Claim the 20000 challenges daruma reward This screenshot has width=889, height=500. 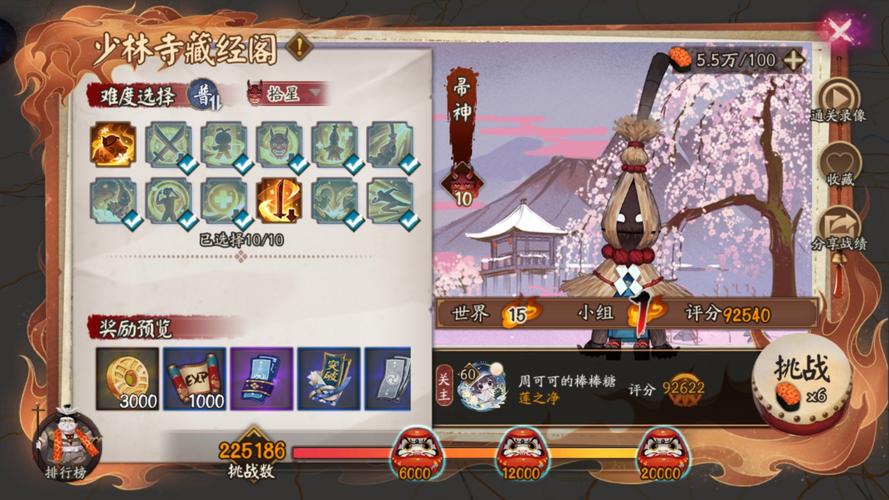coord(662,450)
